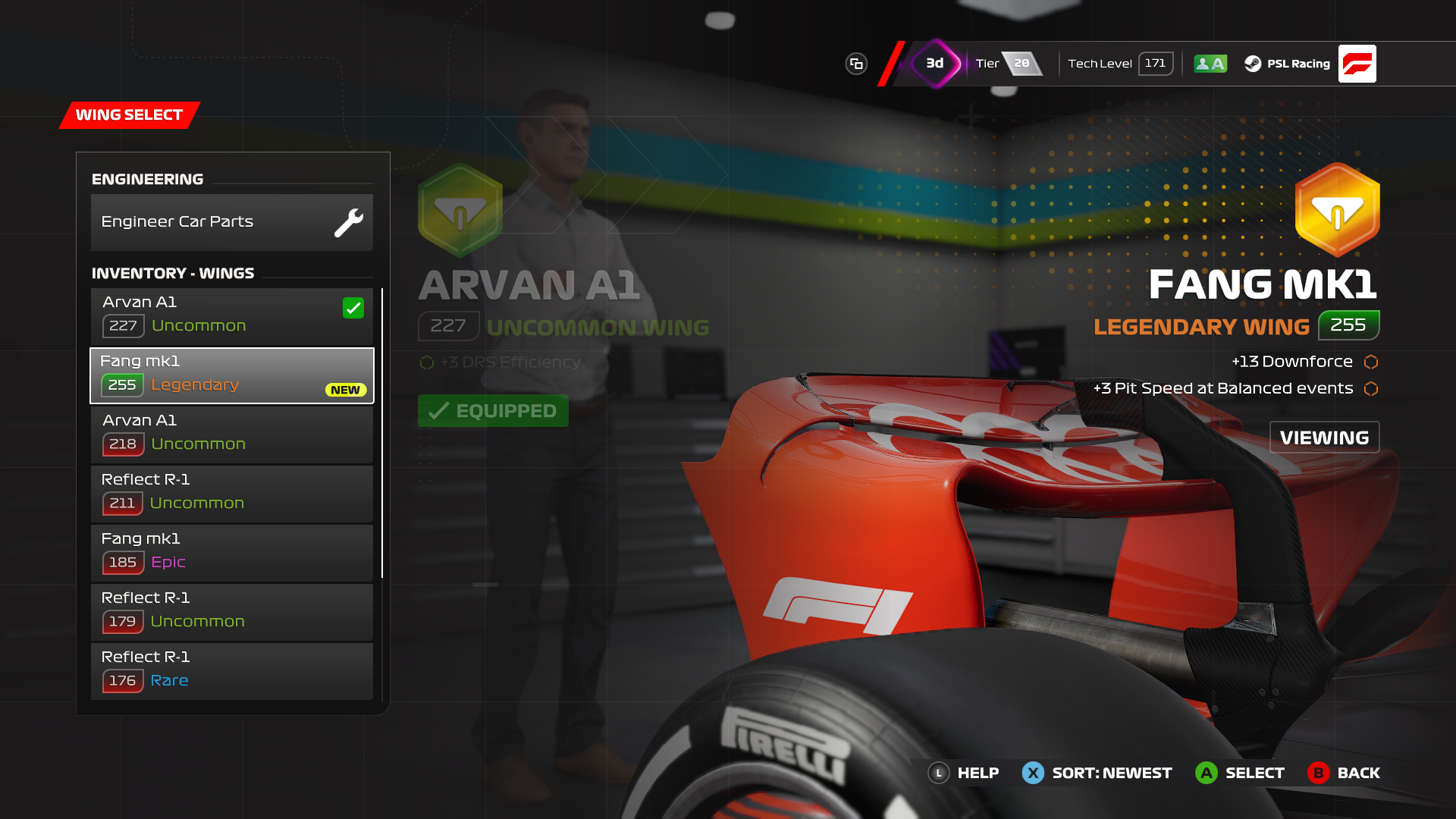Image resolution: width=1456 pixels, height=819 pixels.
Task: Click the Pit Speed hexagon stat icon
Action: [1370, 389]
